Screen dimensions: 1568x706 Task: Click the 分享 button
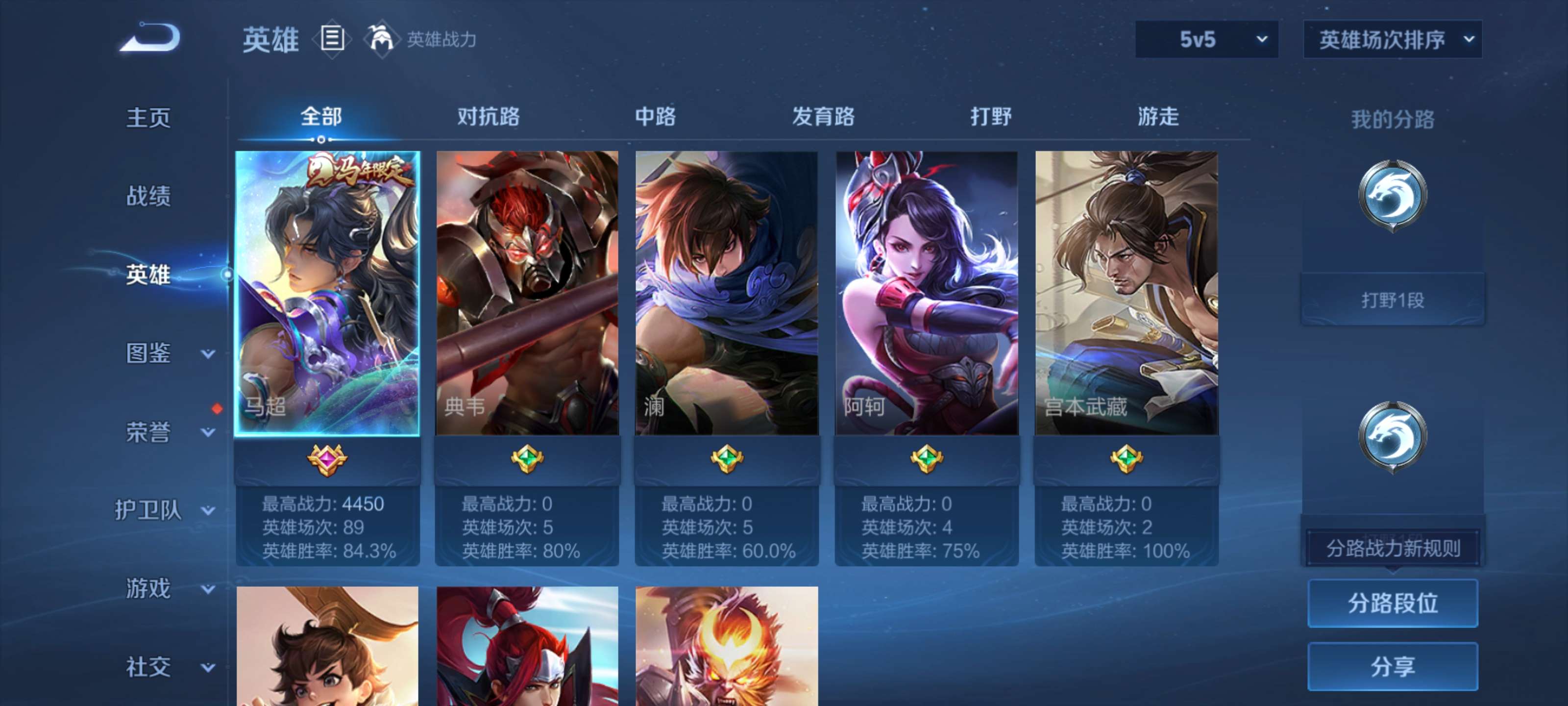tap(1393, 666)
